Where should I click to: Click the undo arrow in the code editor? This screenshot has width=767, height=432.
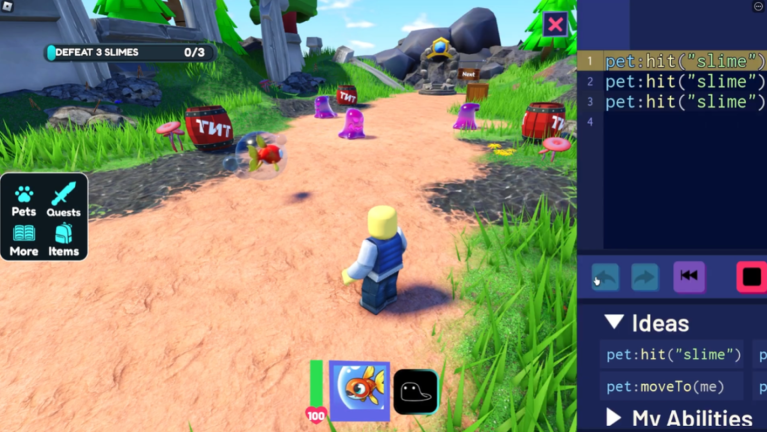tap(605, 277)
